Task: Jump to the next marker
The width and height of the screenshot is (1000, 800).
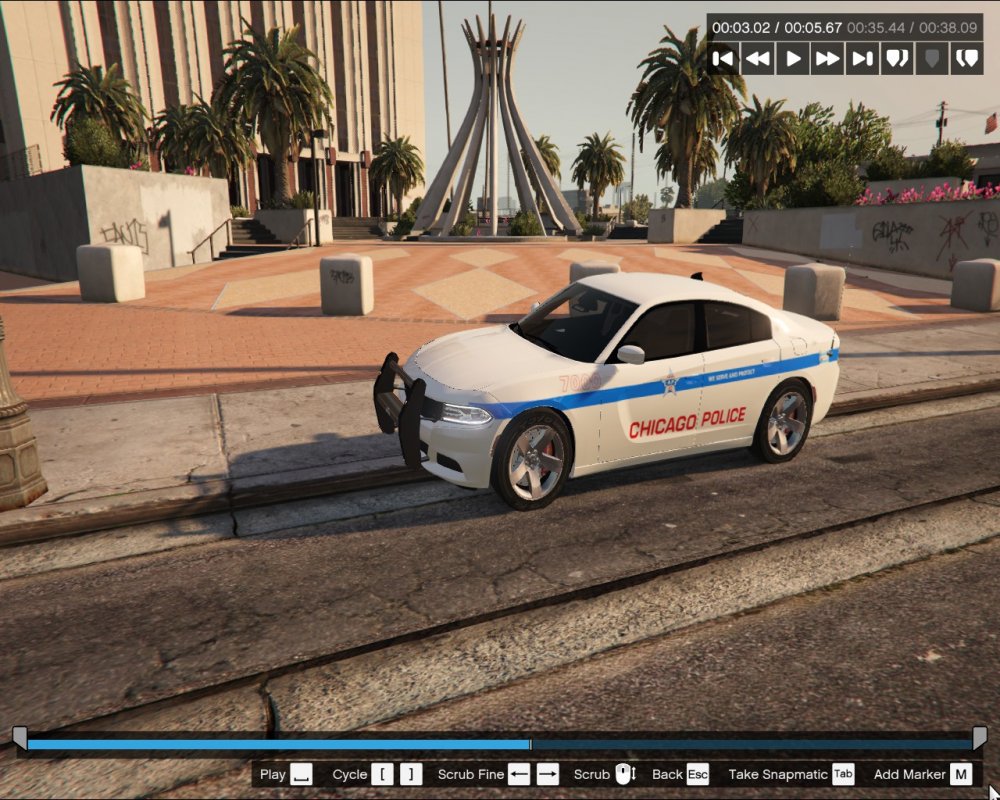Action: click(966, 58)
